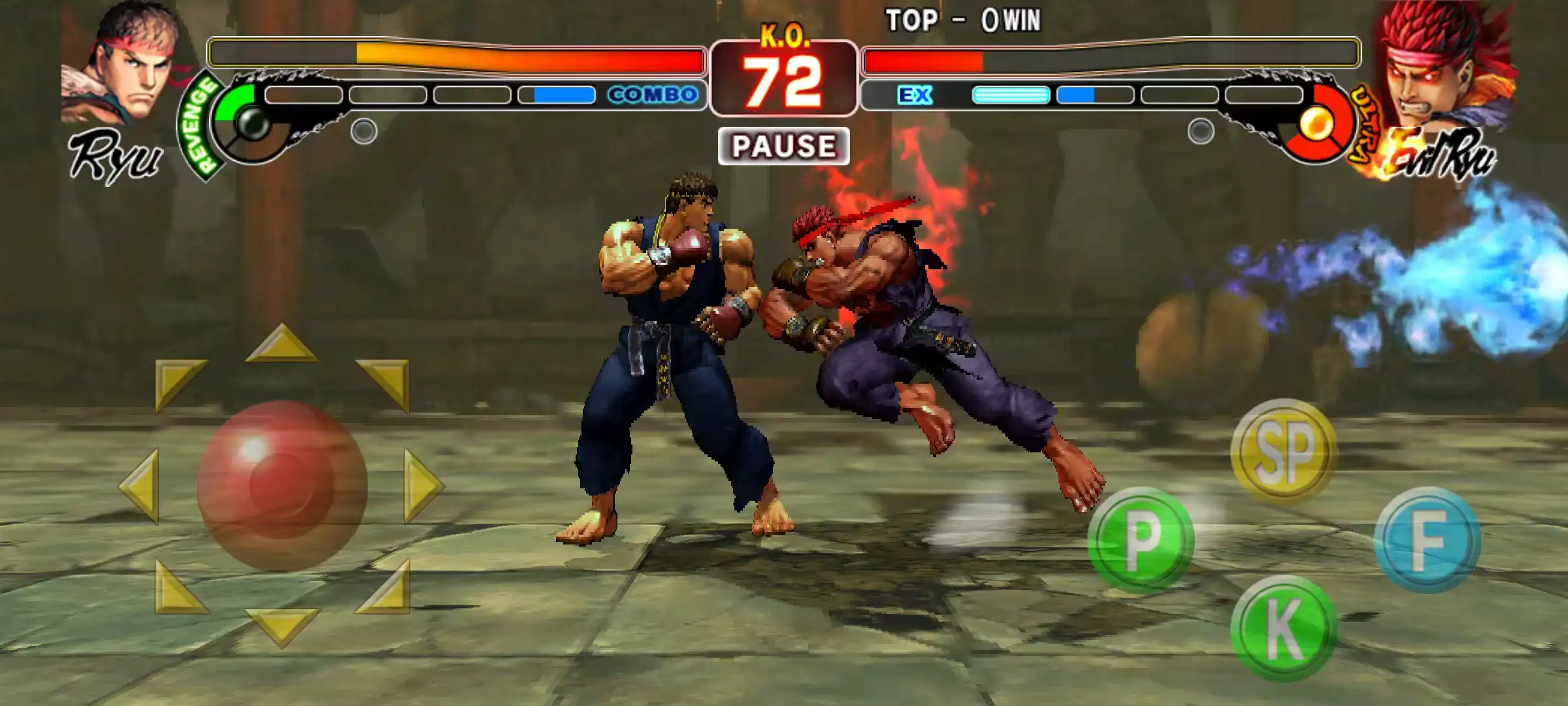This screenshot has width=1568, height=706.
Task: Tap the down-right diagonal d-pad arrow
Action: [388, 590]
